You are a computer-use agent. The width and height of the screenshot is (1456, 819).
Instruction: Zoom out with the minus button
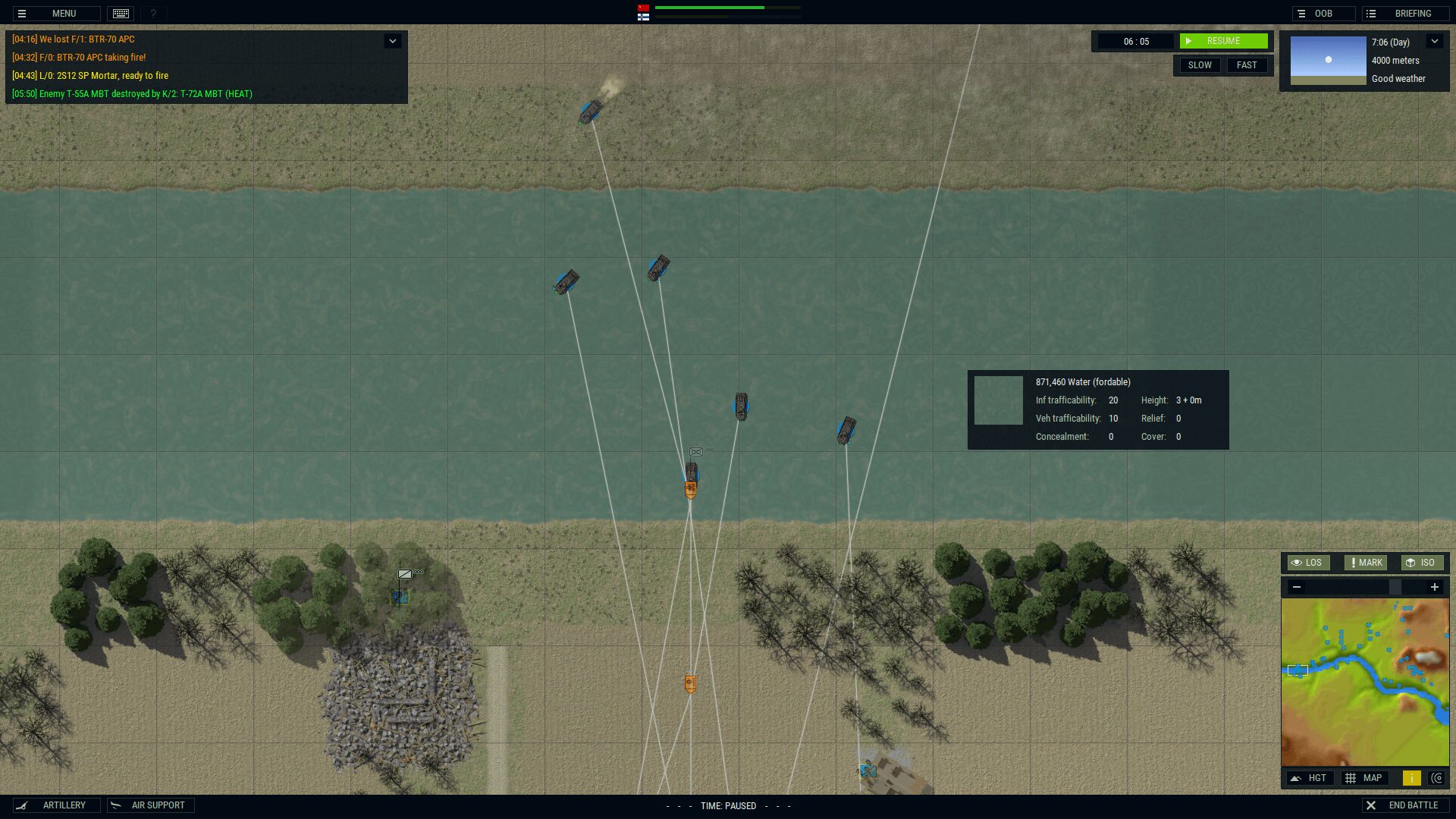tap(1297, 587)
